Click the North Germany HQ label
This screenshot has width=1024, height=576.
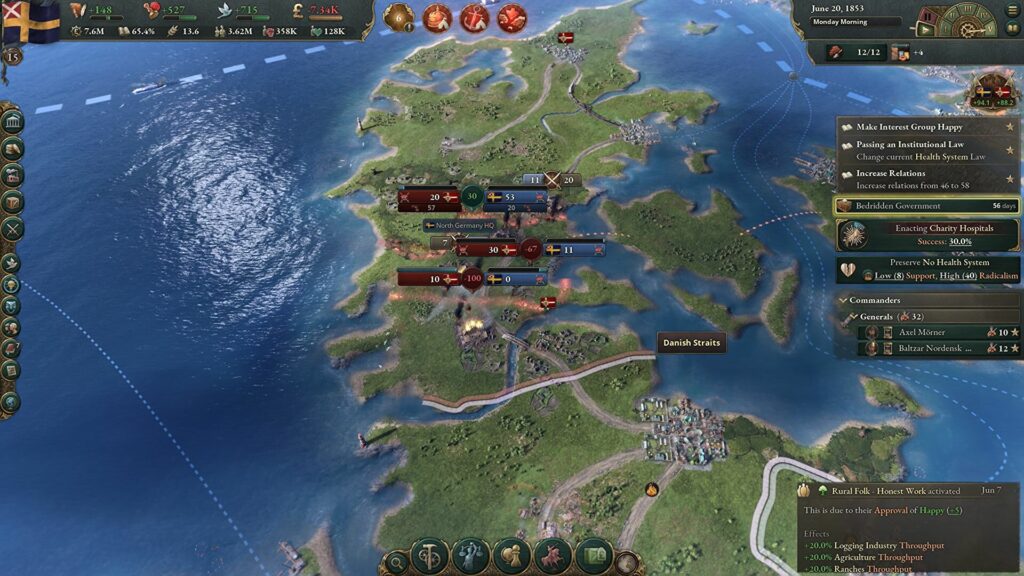[460, 226]
